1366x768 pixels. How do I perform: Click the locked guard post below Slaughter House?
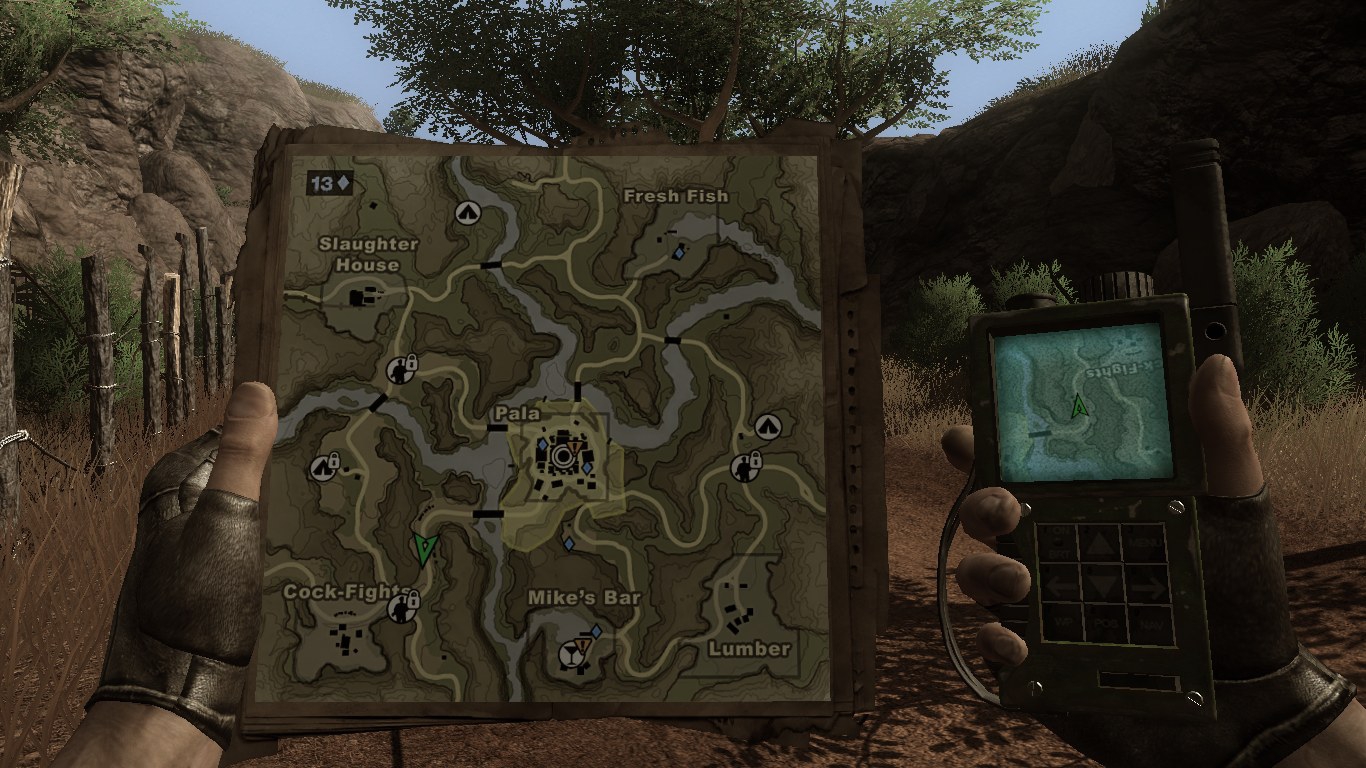coord(401,371)
